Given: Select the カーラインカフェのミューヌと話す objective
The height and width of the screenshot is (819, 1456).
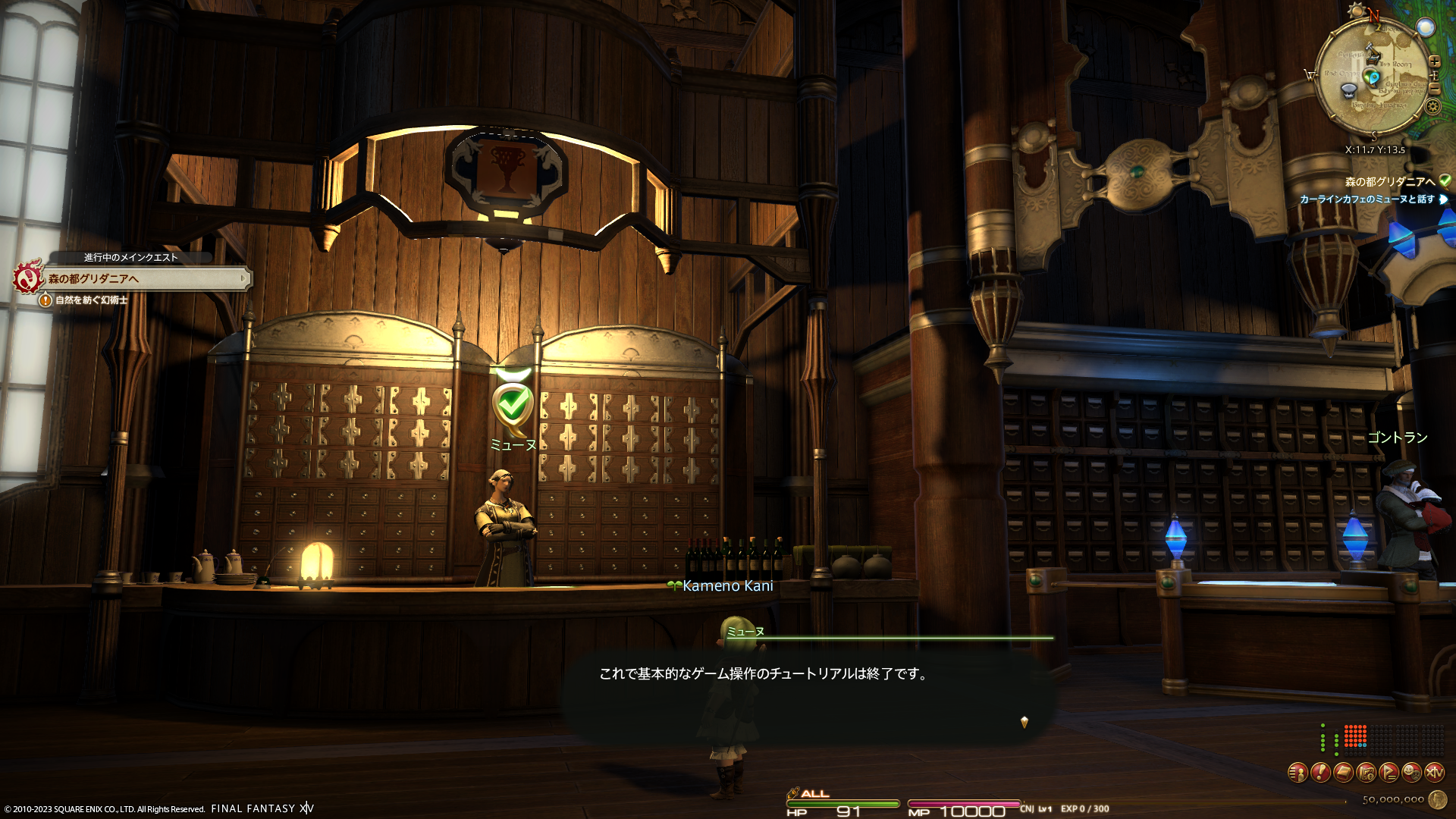Looking at the screenshot, I should [x=1367, y=199].
